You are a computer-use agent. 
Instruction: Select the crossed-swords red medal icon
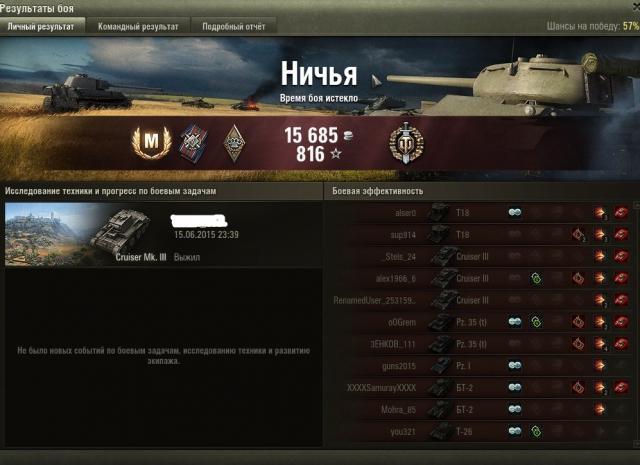pos(192,145)
